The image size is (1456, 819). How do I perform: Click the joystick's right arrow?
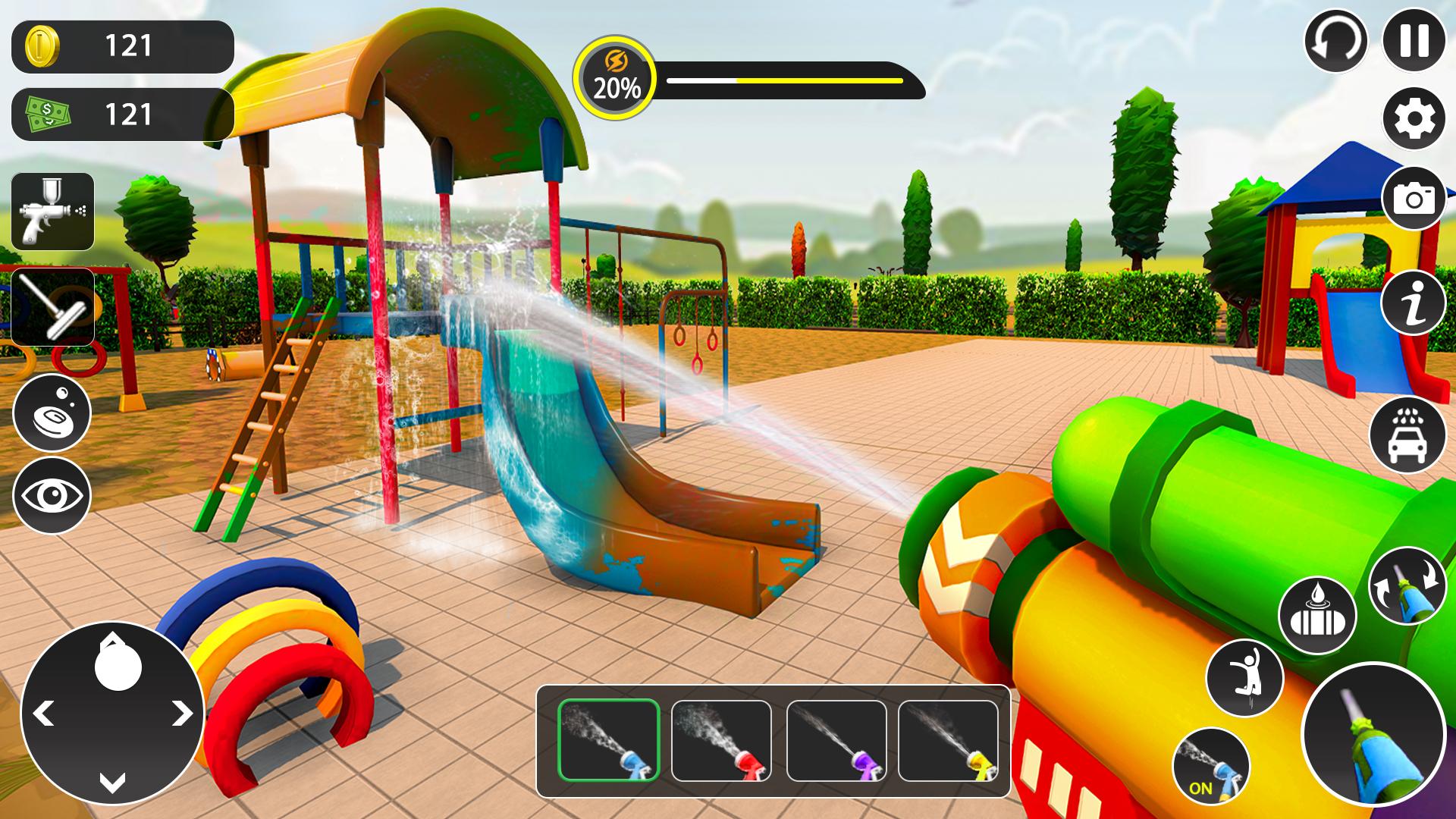(x=181, y=714)
